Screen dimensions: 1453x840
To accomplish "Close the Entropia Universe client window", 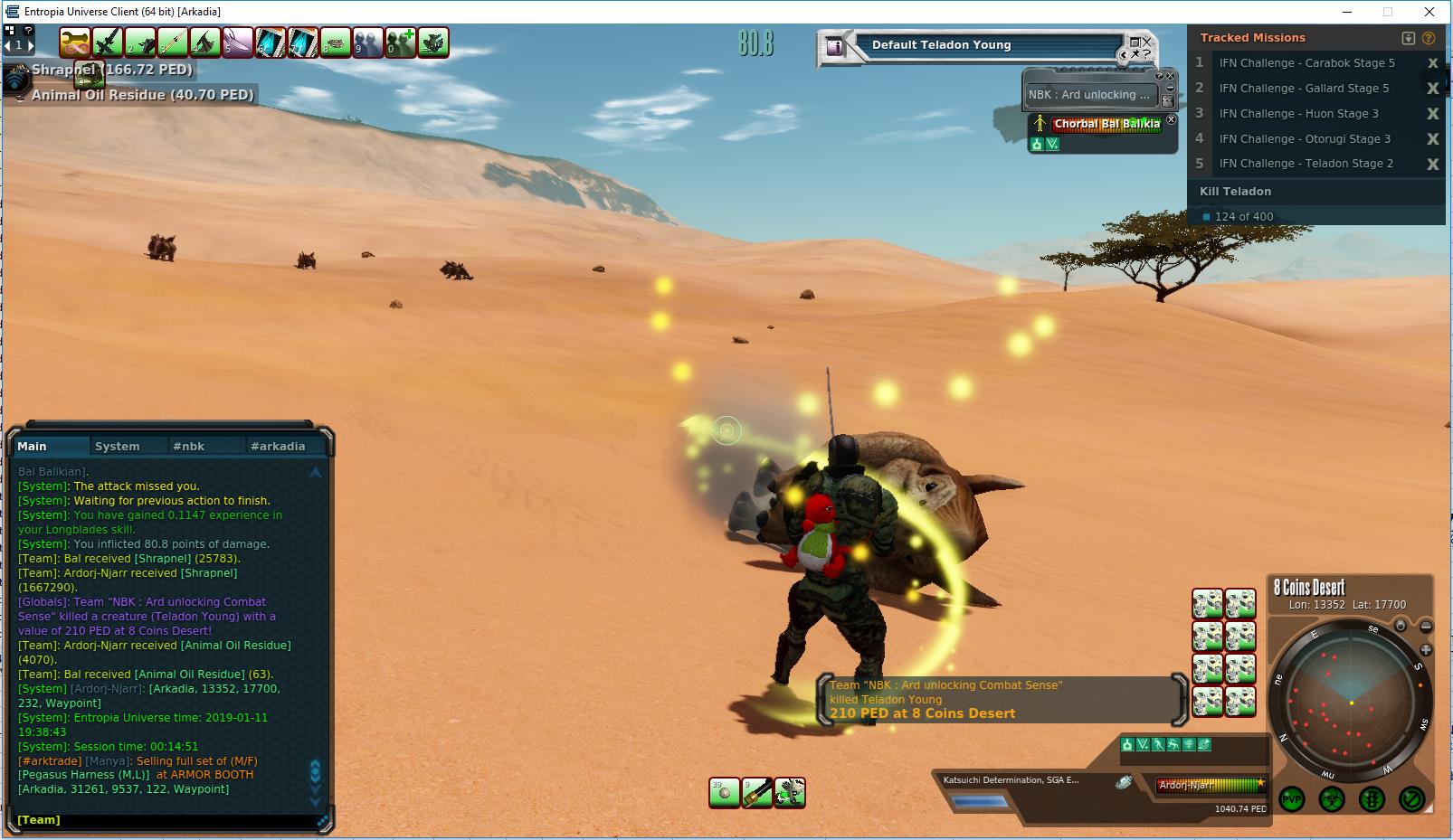I will (x=1429, y=12).
